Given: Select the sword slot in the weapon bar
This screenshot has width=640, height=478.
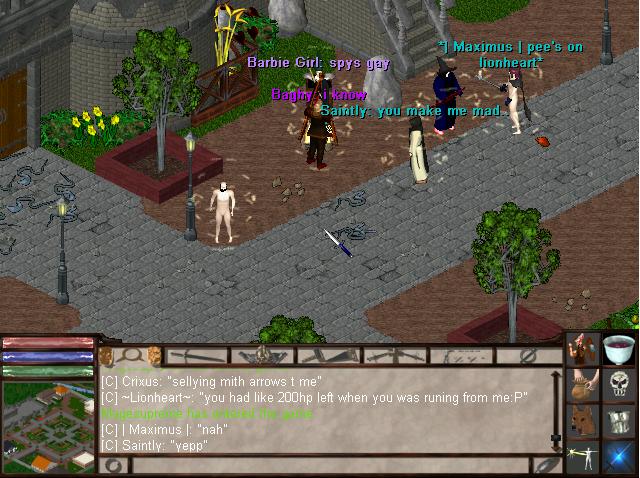Looking at the screenshot, I should tap(198, 355).
